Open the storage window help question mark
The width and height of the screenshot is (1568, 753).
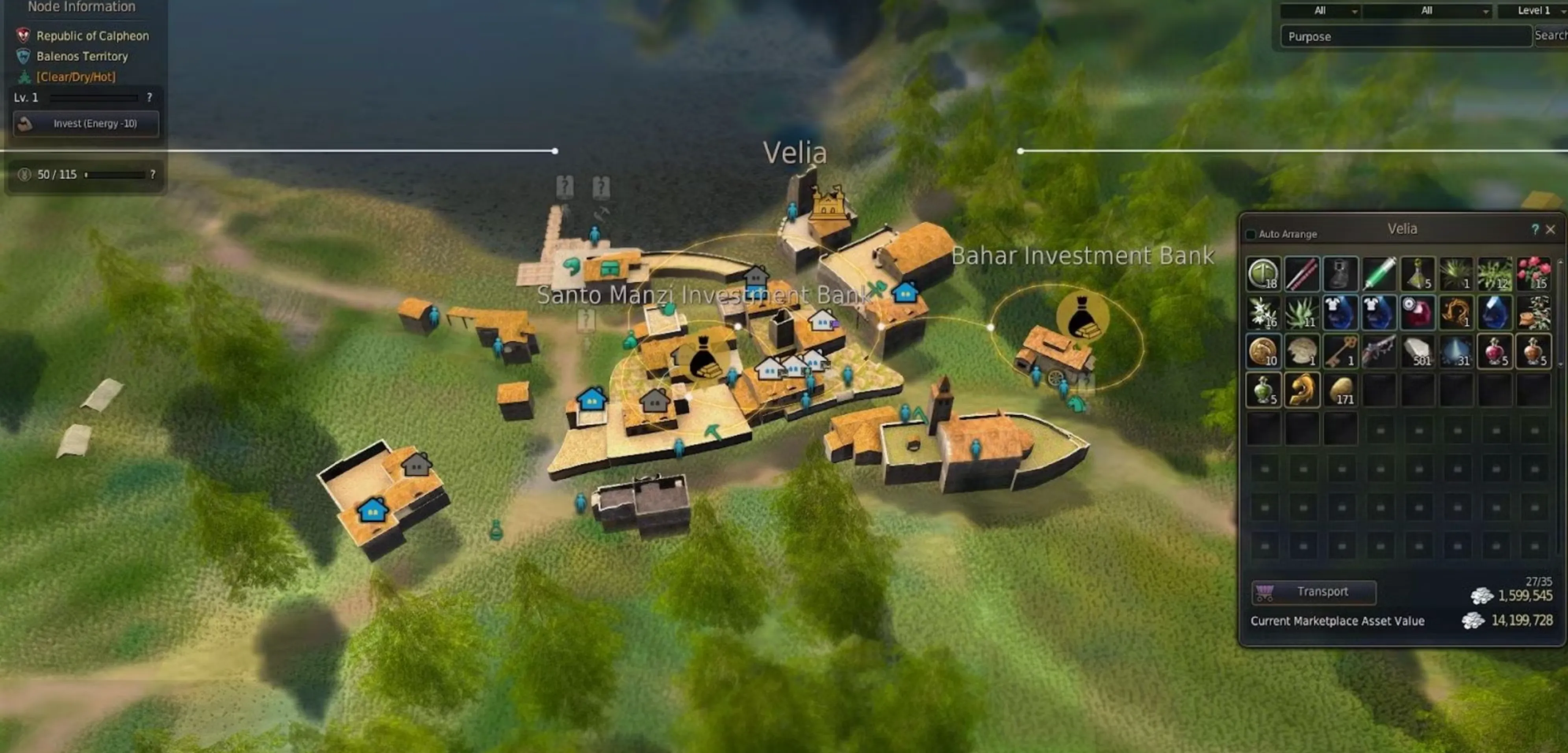click(1535, 230)
